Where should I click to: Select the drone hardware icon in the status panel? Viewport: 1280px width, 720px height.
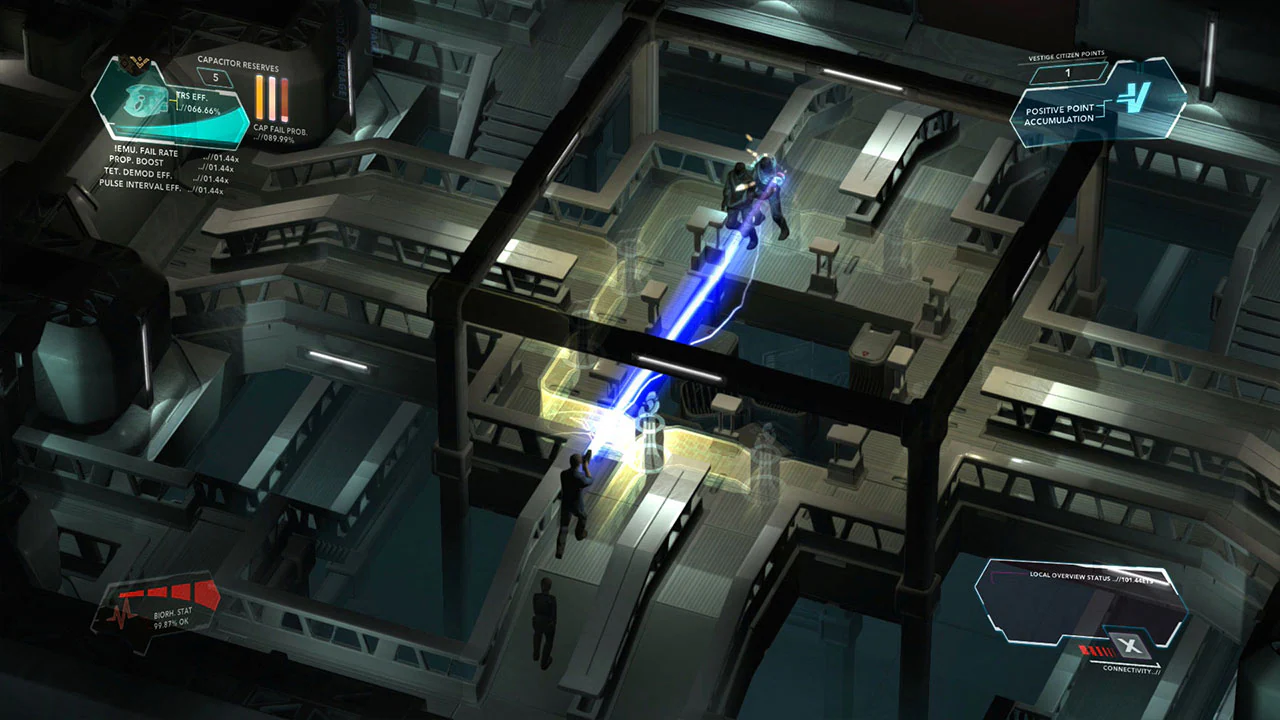coord(145,102)
